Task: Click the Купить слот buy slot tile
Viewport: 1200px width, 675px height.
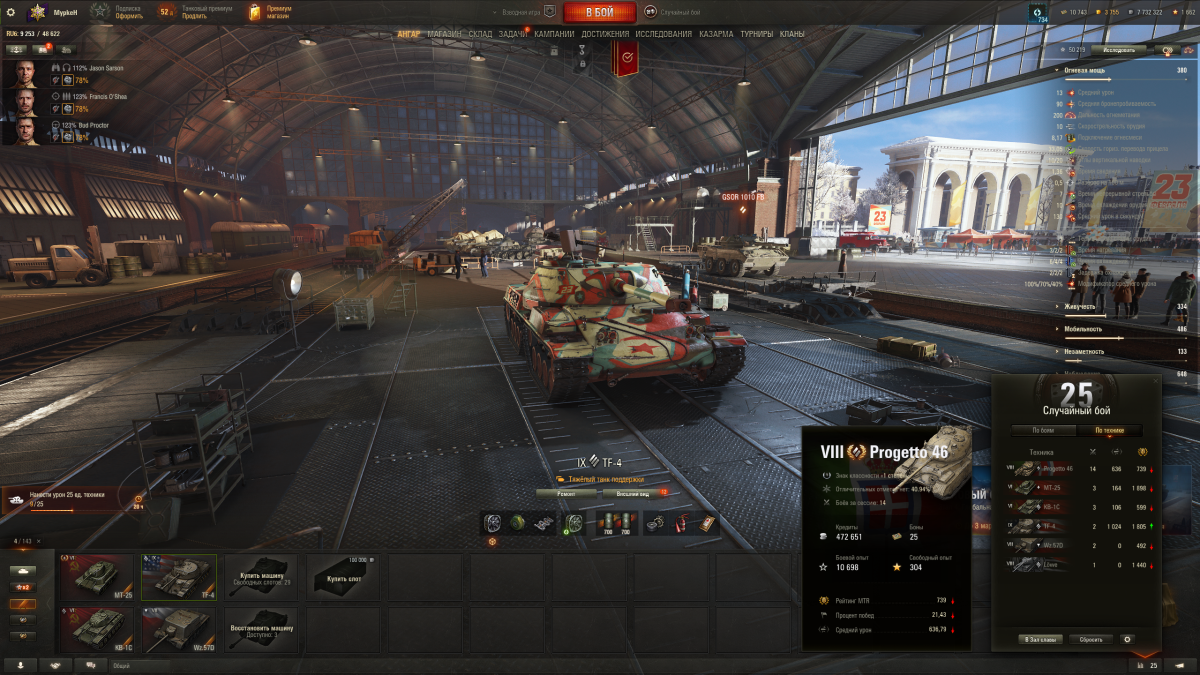Action: pyautogui.click(x=342, y=577)
